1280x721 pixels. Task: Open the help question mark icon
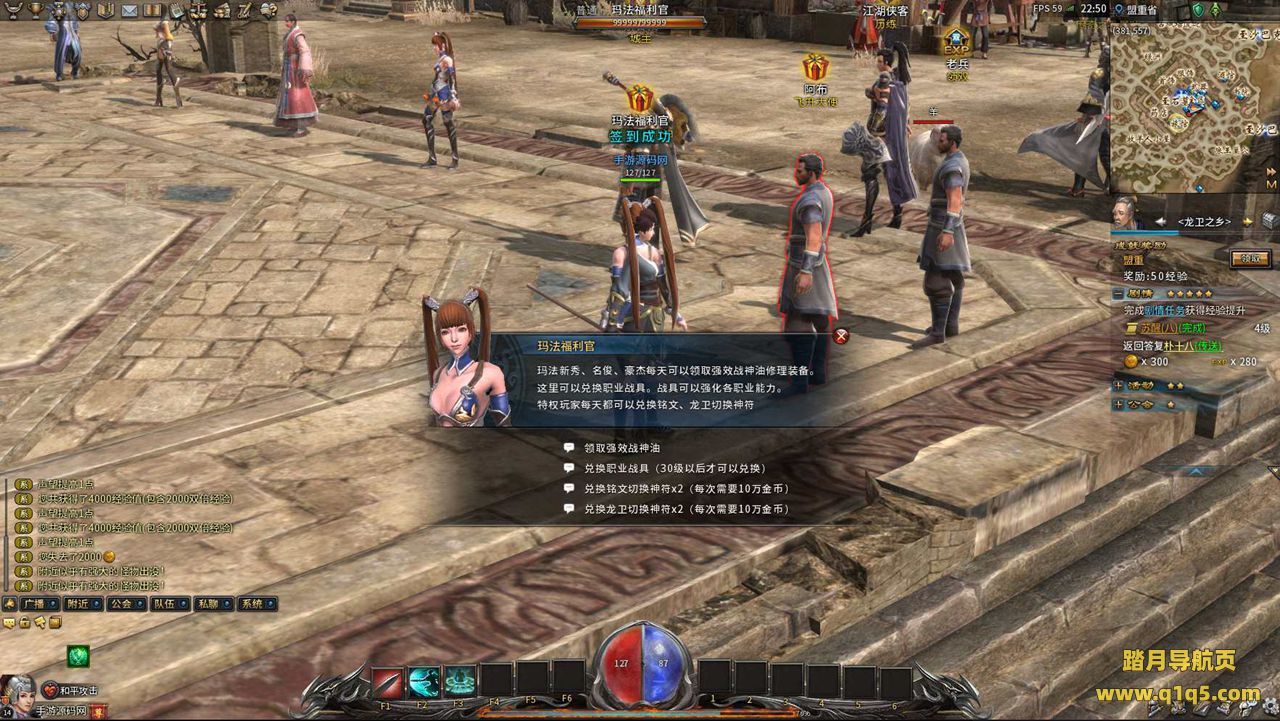(268, 10)
